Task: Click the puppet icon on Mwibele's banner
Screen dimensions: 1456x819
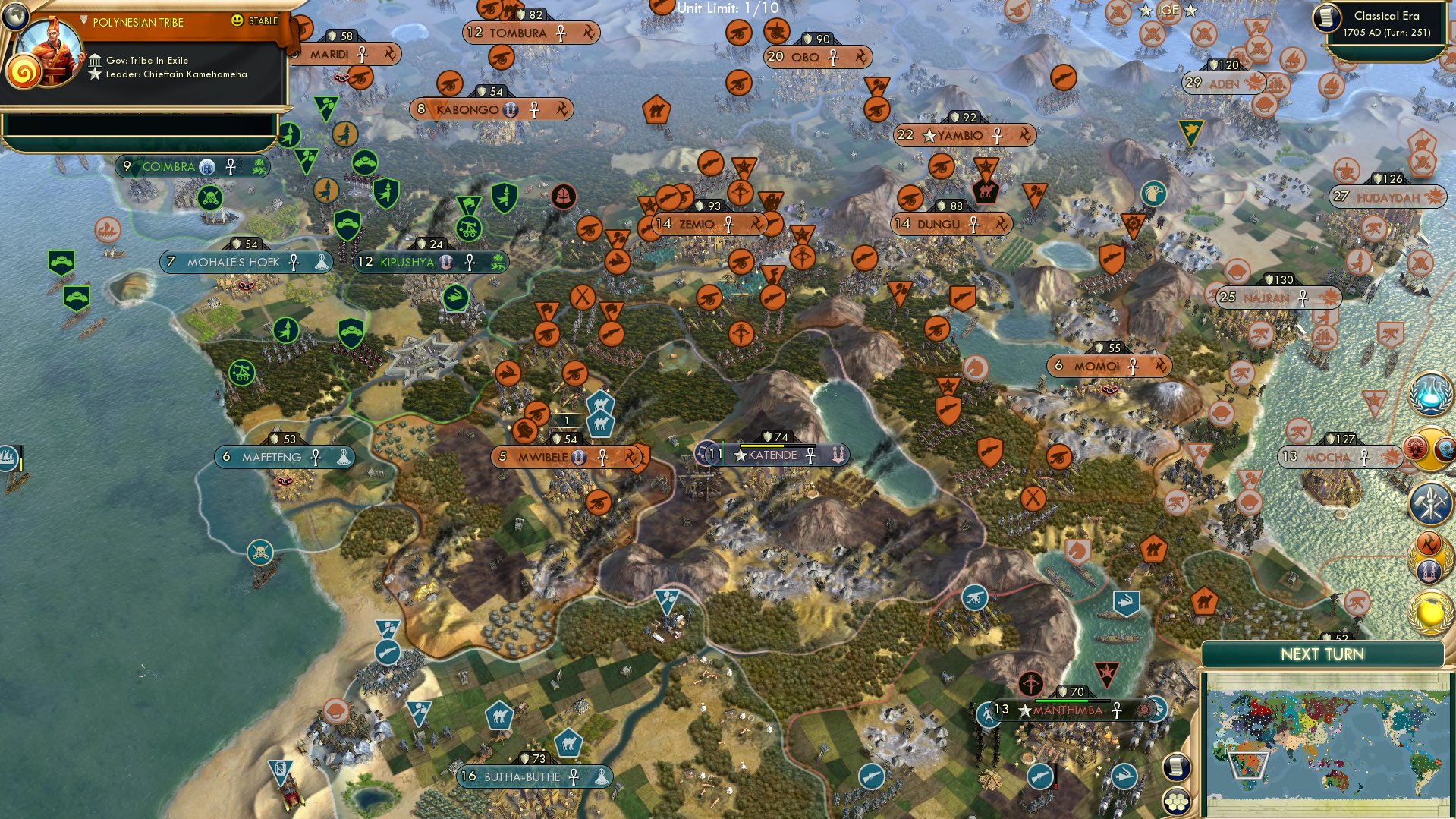Action: [x=579, y=458]
